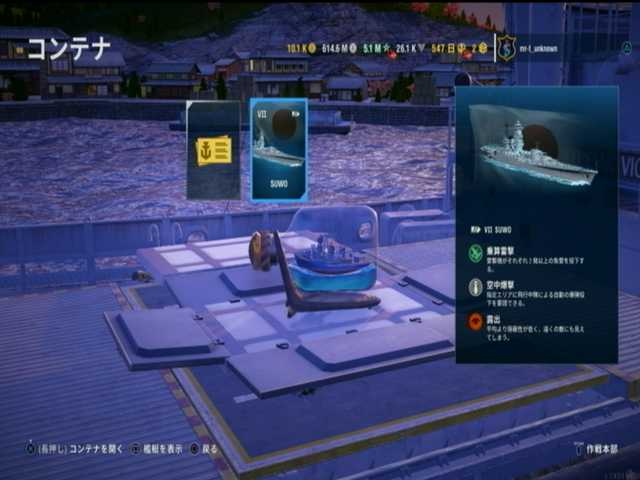
Task: Click the orange exposure trait icon
Action: 476,321
